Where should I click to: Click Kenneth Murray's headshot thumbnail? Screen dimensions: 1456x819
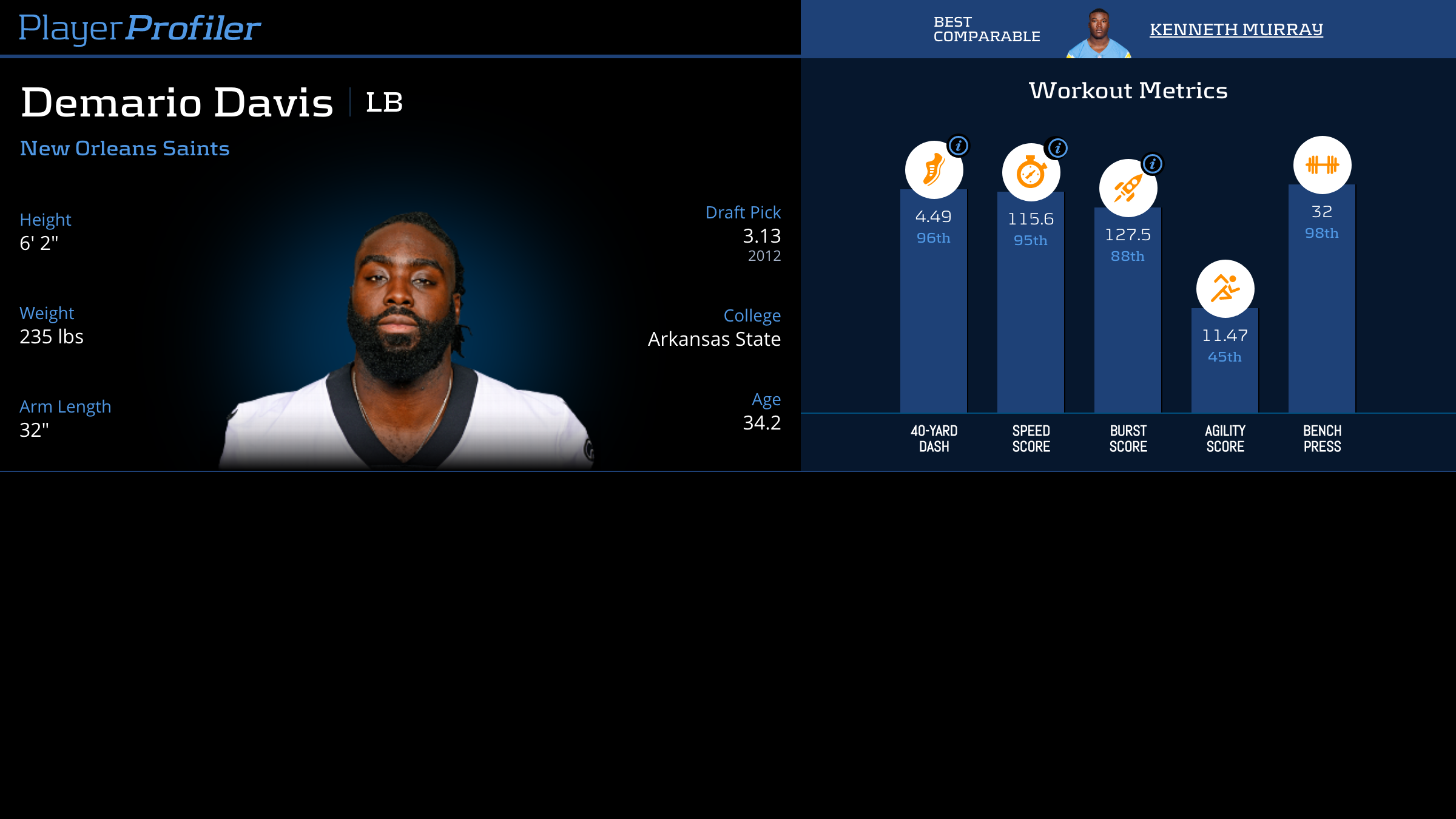1099,33
